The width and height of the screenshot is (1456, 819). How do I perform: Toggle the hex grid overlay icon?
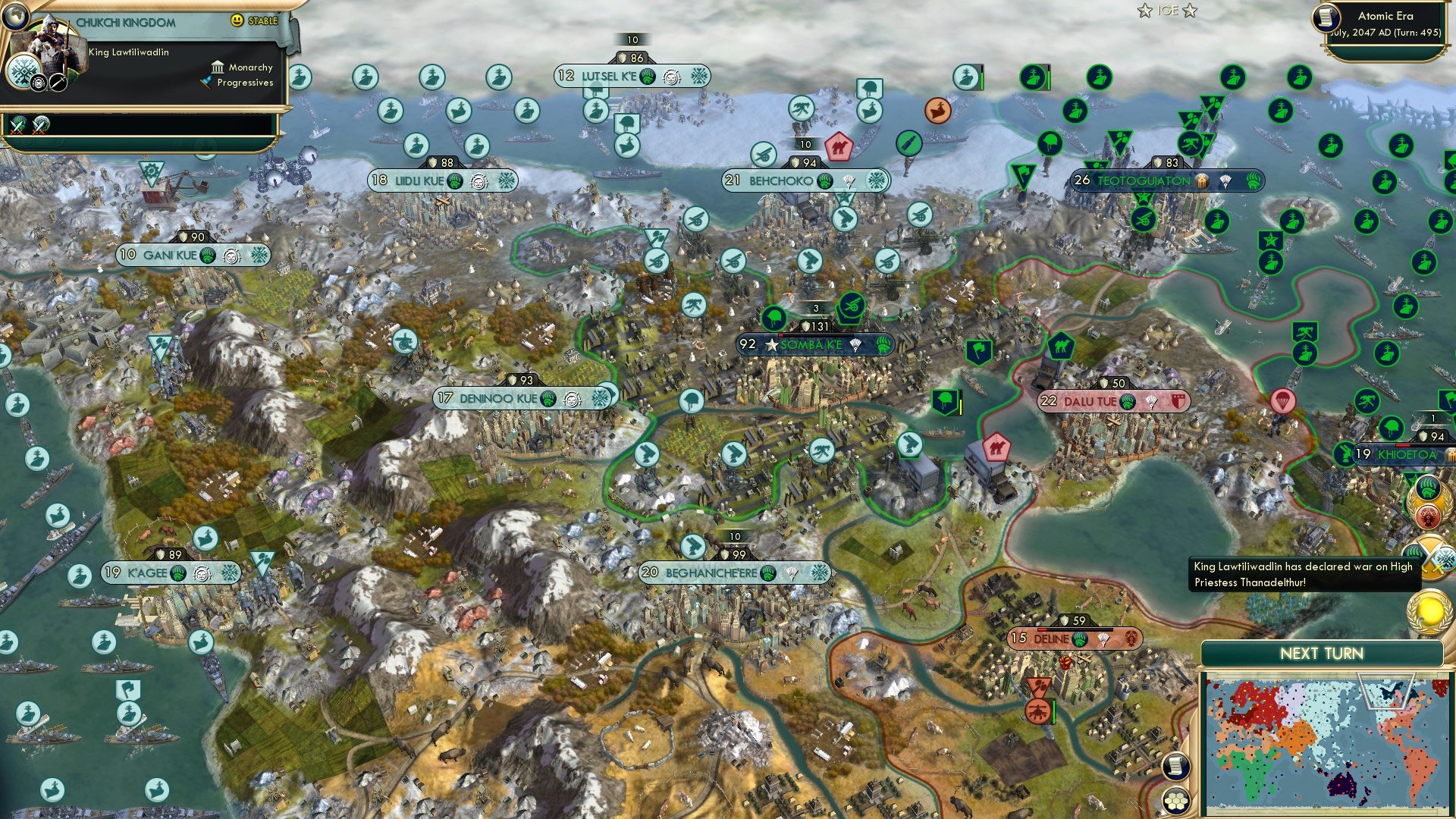point(1176,801)
